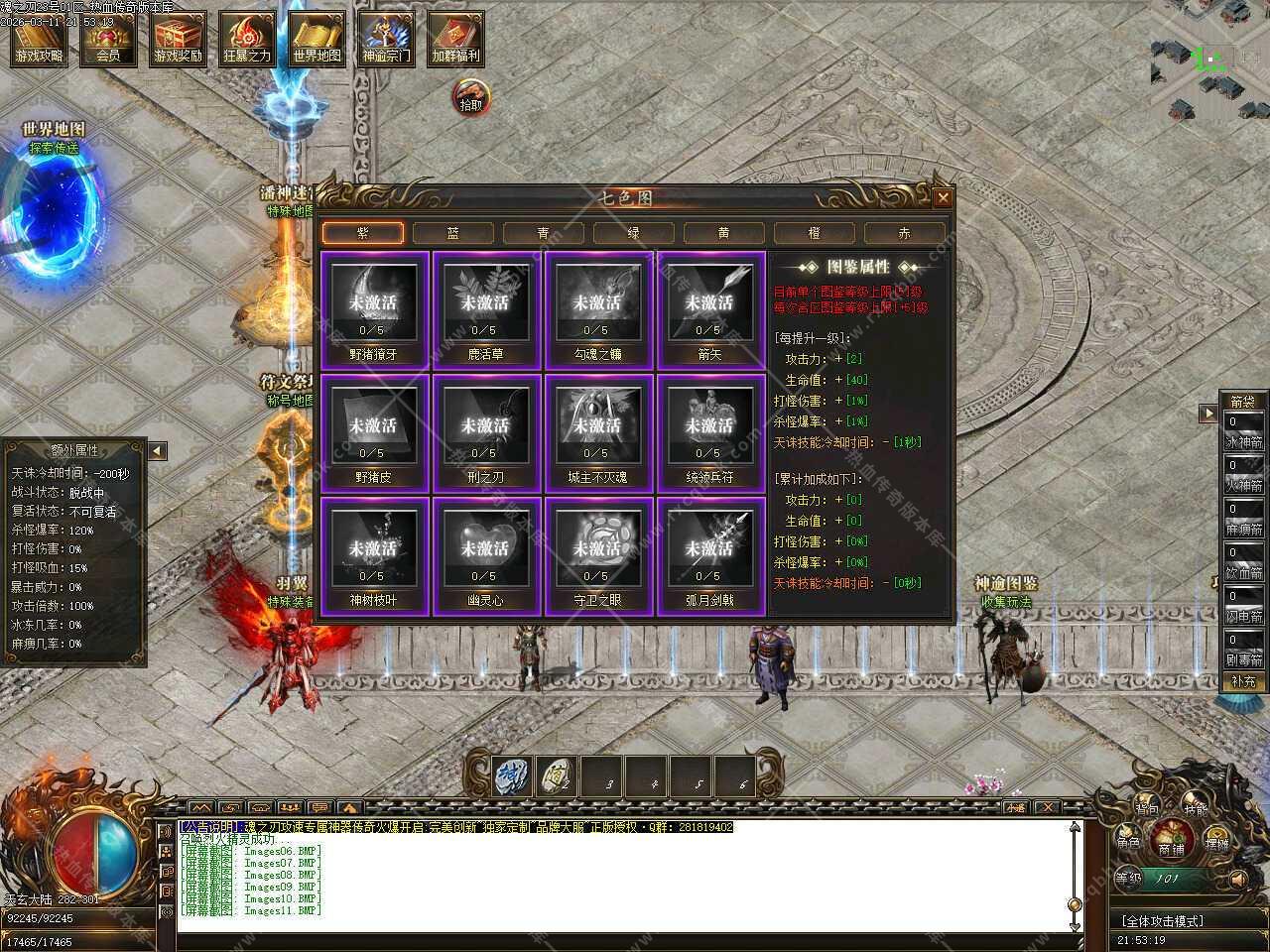
Task: Choose the 橙 tab
Action: click(815, 233)
